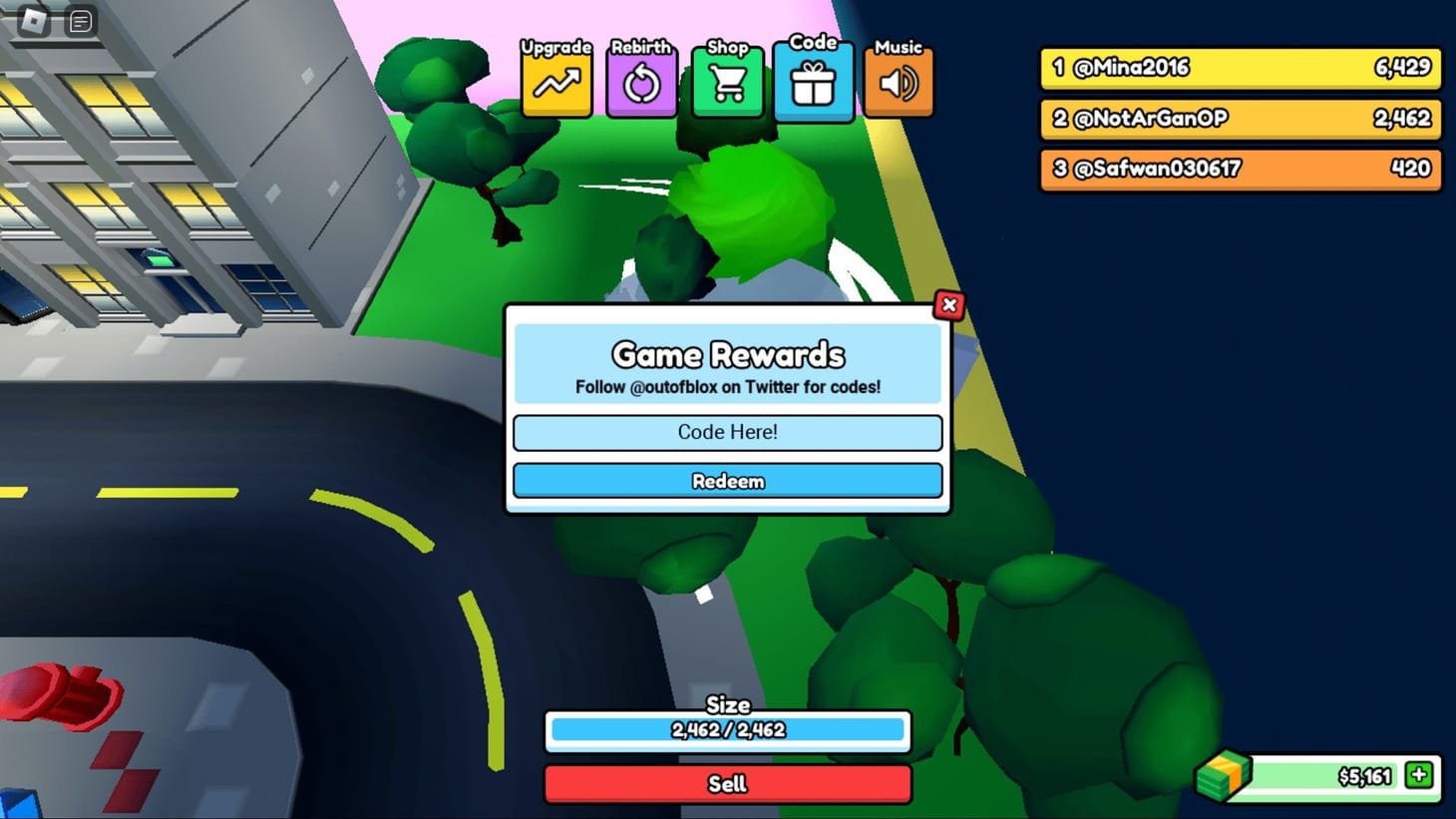Image resolution: width=1456 pixels, height=819 pixels.
Task: Click @Safwan030617 leaderboard row
Action: (x=1239, y=169)
